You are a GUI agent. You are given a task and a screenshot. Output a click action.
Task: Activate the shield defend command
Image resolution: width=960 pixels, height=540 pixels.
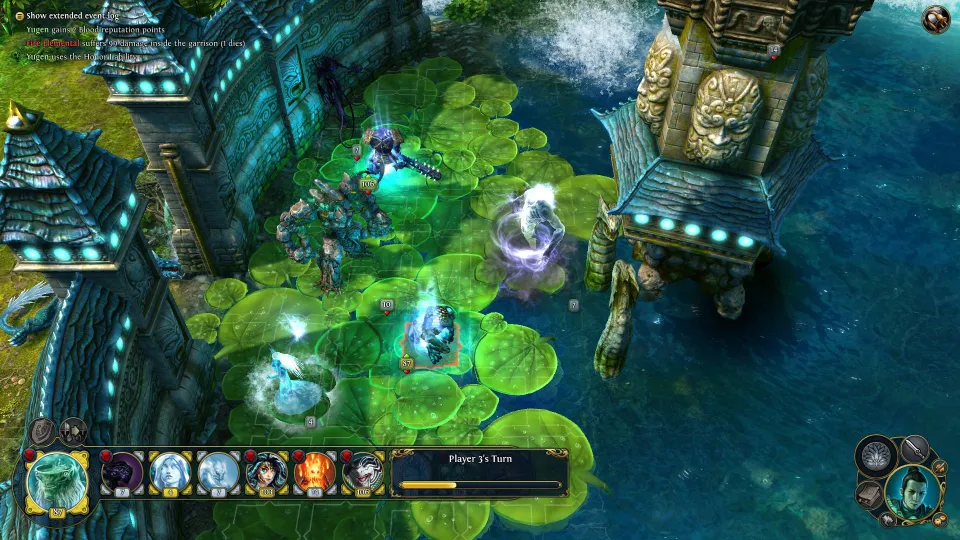click(x=43, y=431)
